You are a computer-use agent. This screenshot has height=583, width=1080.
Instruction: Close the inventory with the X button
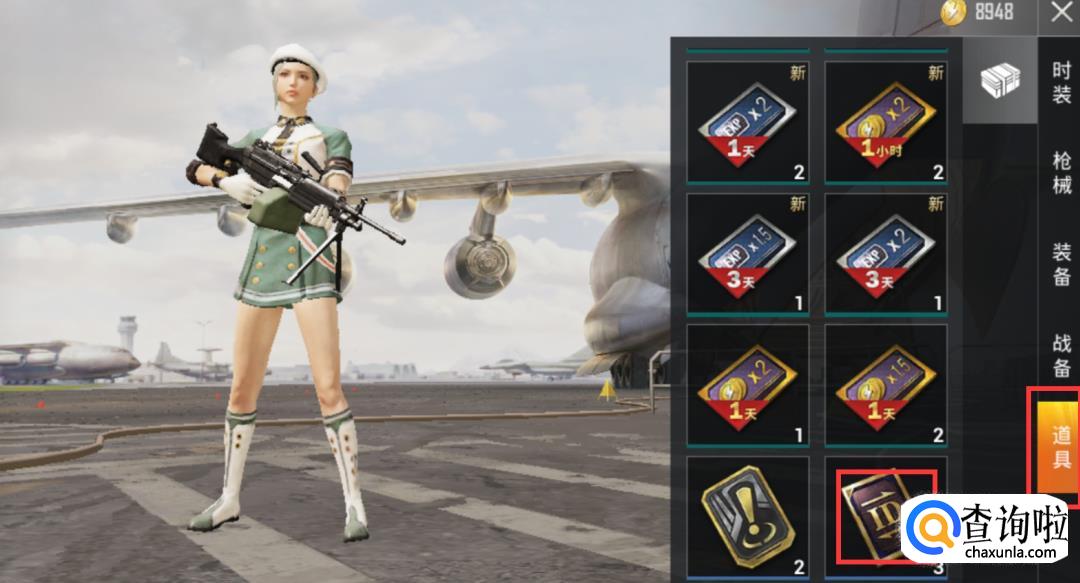1059,13
